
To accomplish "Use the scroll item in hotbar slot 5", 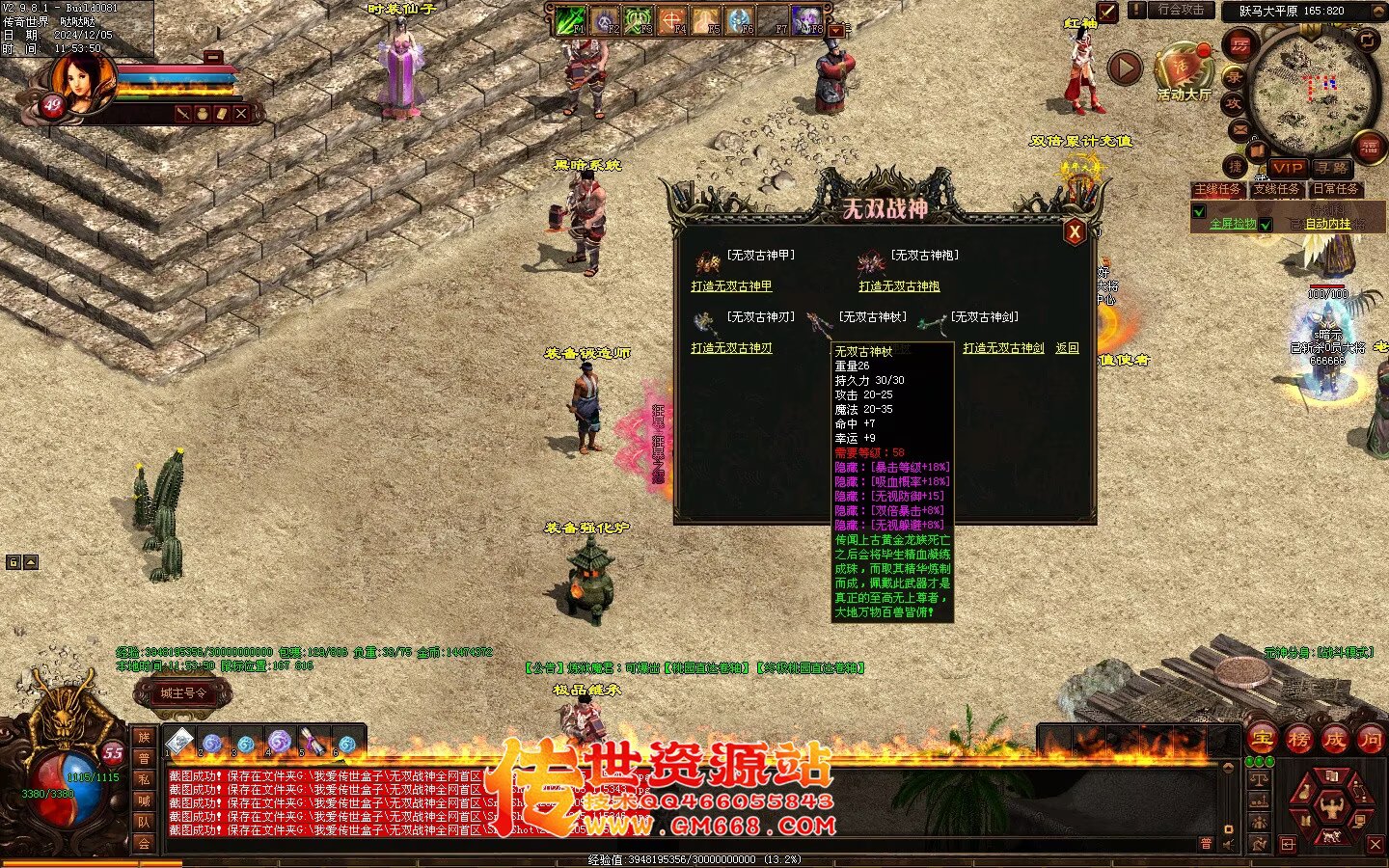I will (312, 743).
